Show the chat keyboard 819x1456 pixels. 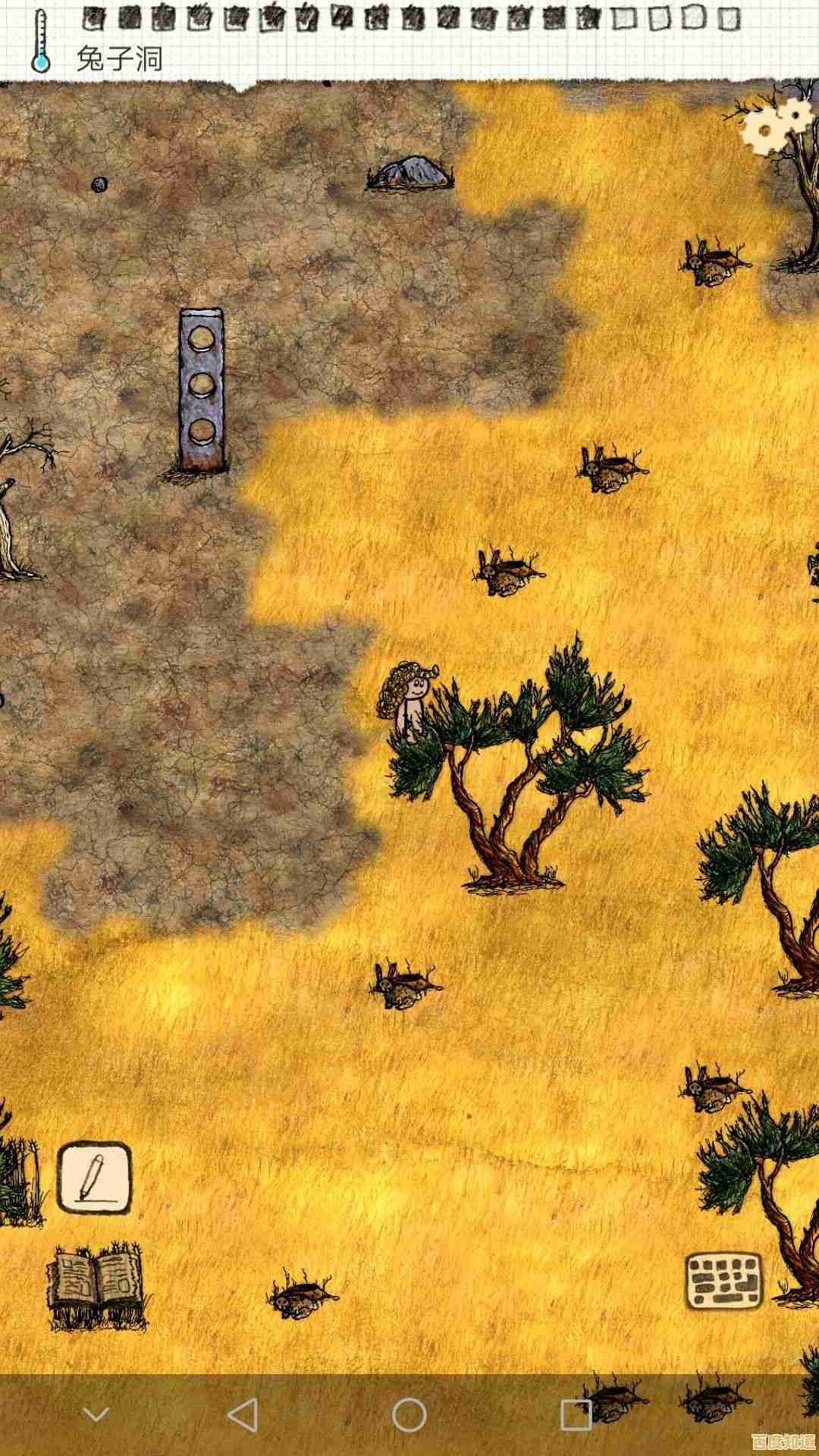pos(723,1280)
